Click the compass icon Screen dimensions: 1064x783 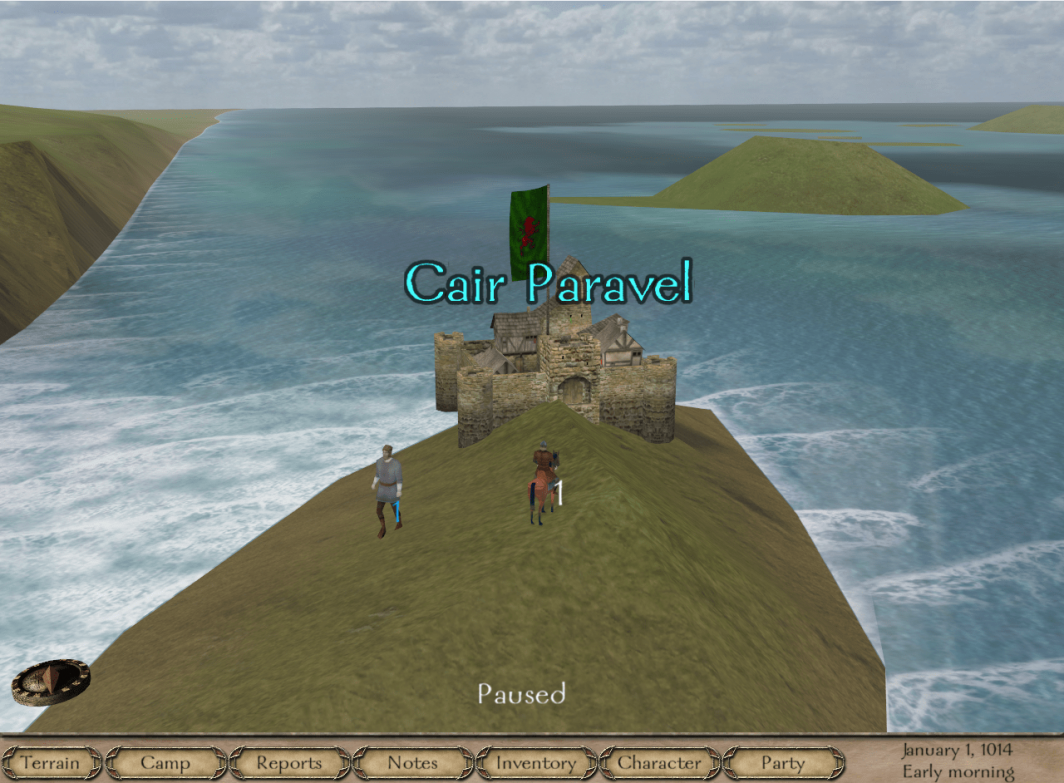click(51, 682)
